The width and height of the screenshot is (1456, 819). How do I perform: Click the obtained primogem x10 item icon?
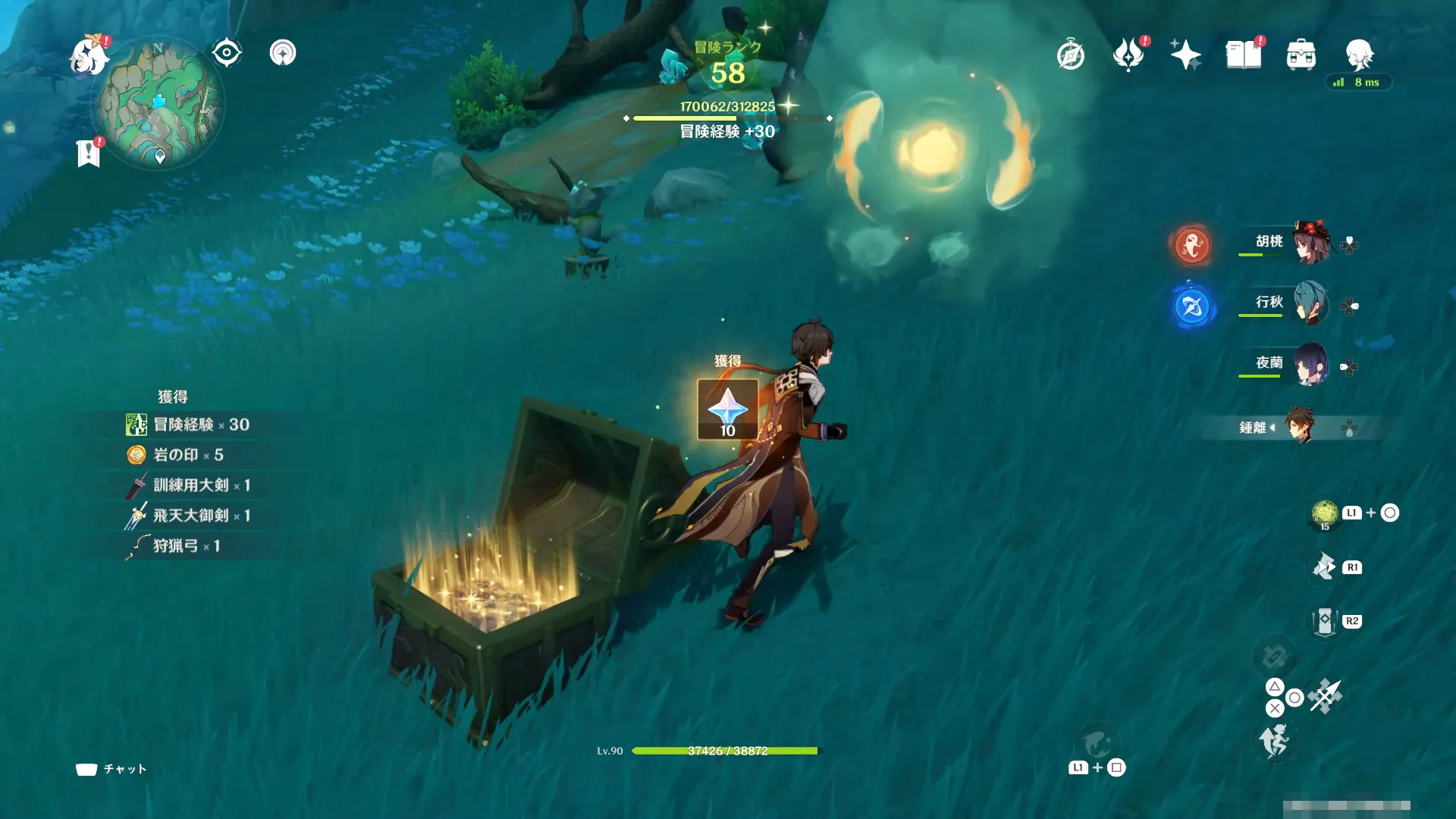tap(727, 409)
